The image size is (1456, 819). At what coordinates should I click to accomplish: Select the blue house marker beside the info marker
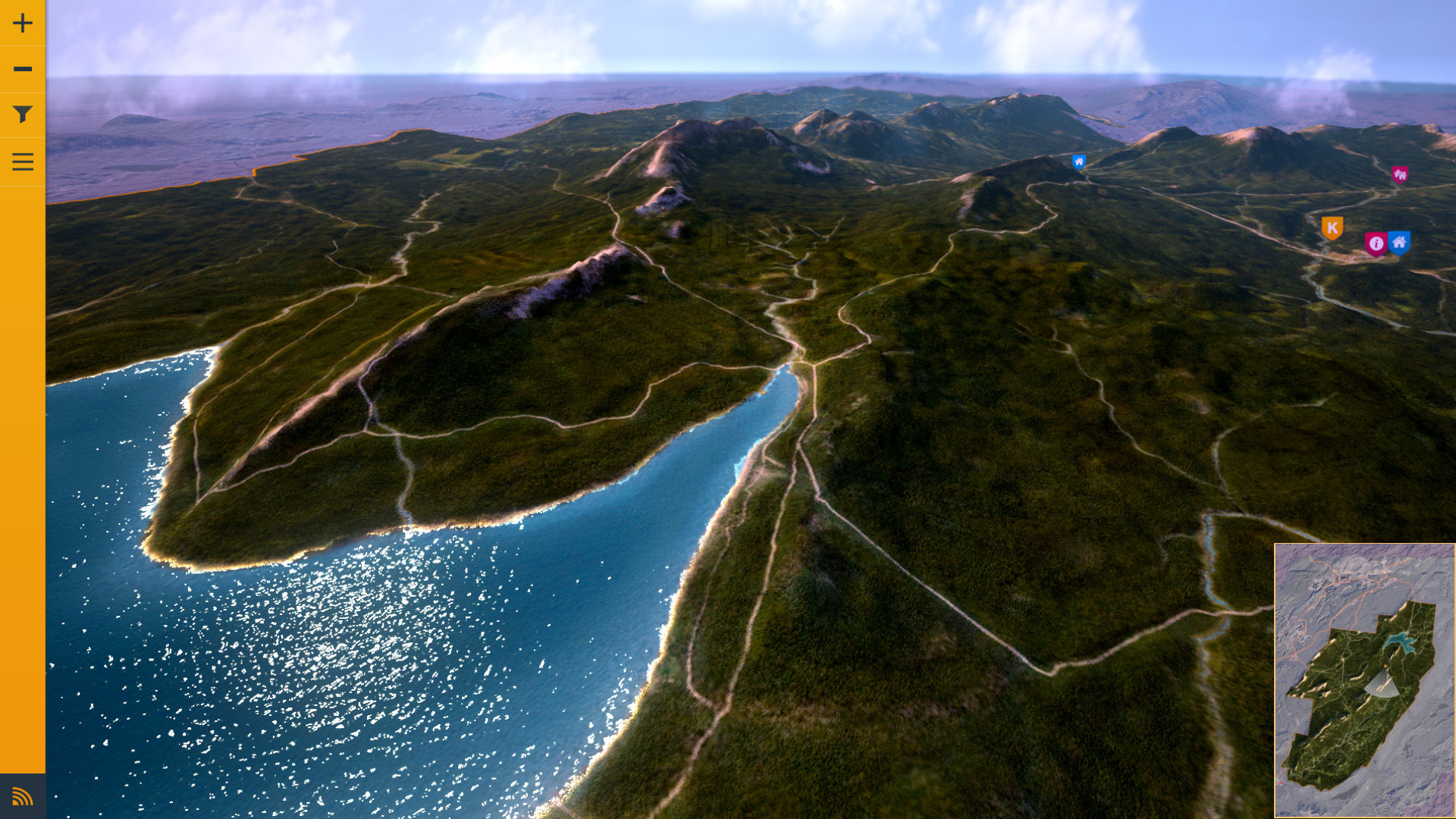(1399, 242)
